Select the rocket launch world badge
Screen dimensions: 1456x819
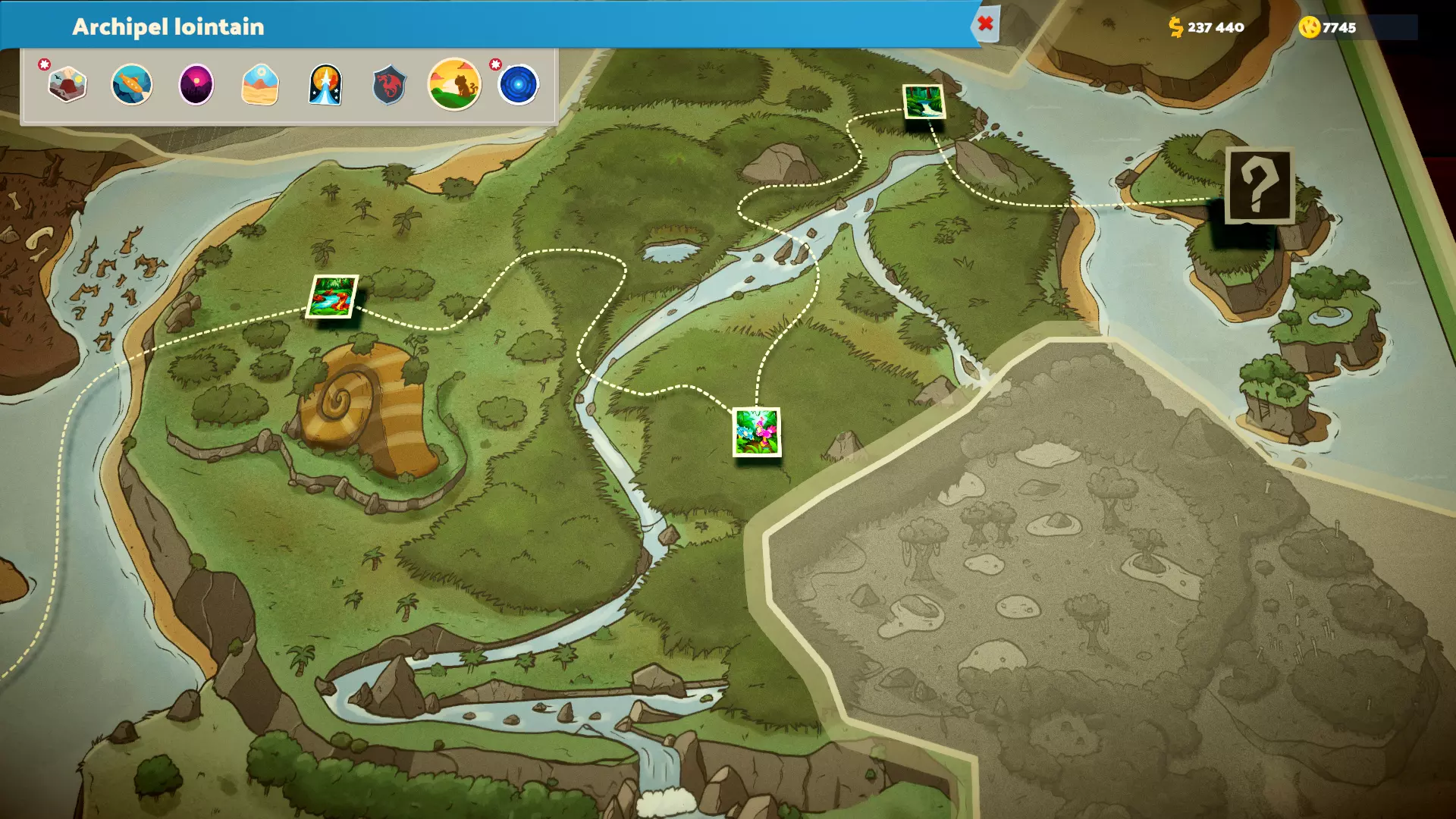click(x=325, y=84)
